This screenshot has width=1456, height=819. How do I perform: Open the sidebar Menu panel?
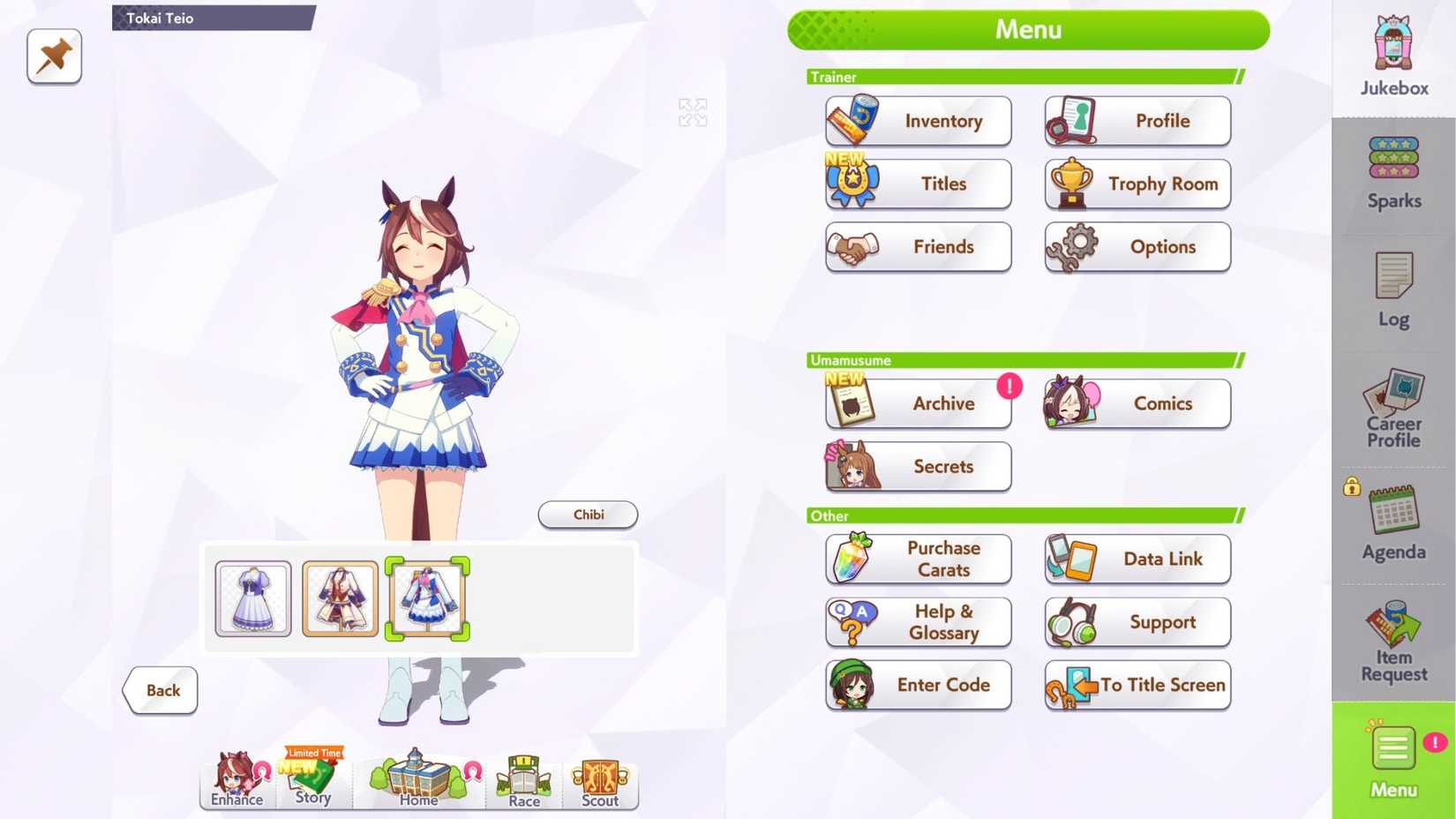1392,762
